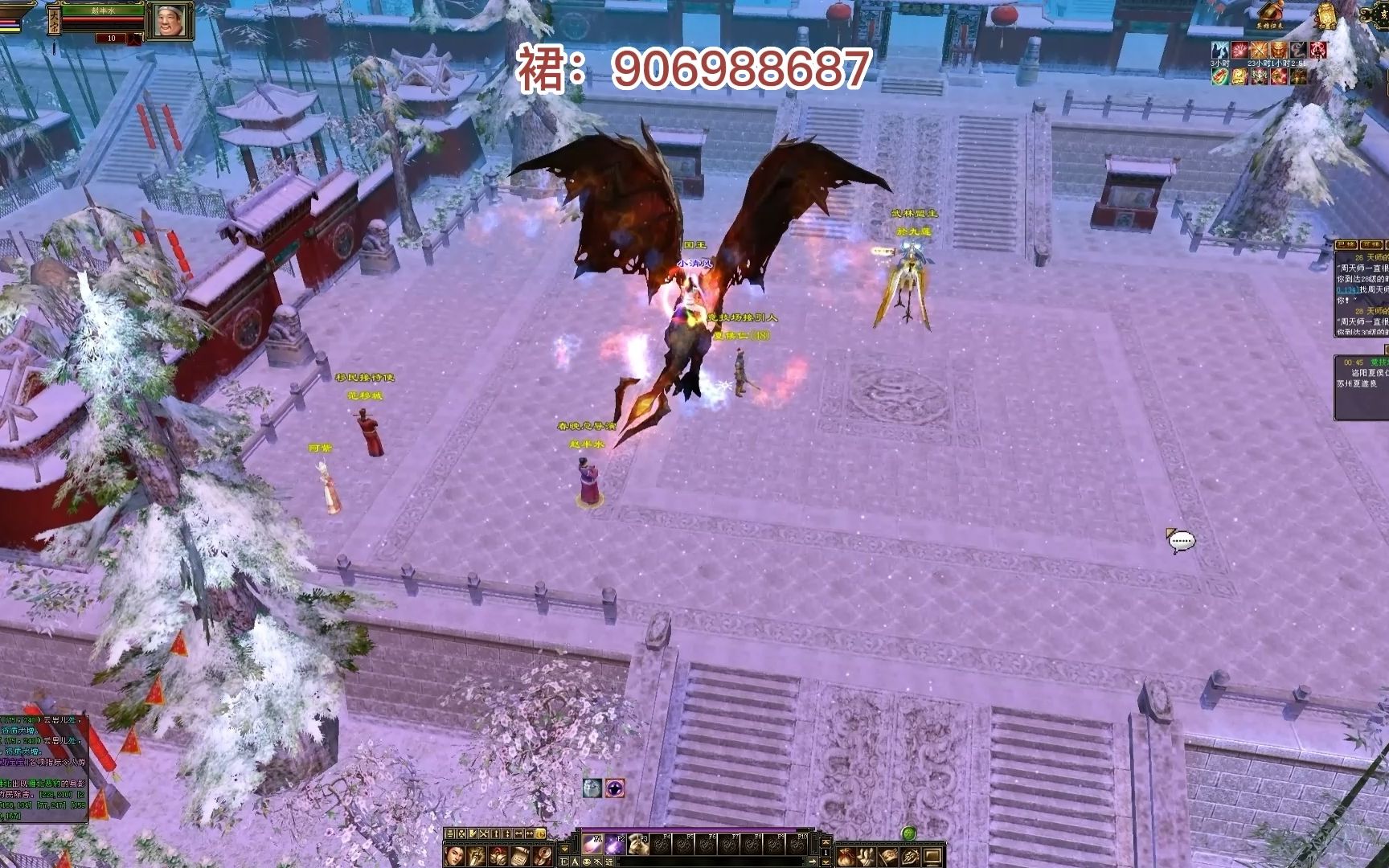Page the skill bar down
Screen dimensions: 1389x868
point(825,861)
